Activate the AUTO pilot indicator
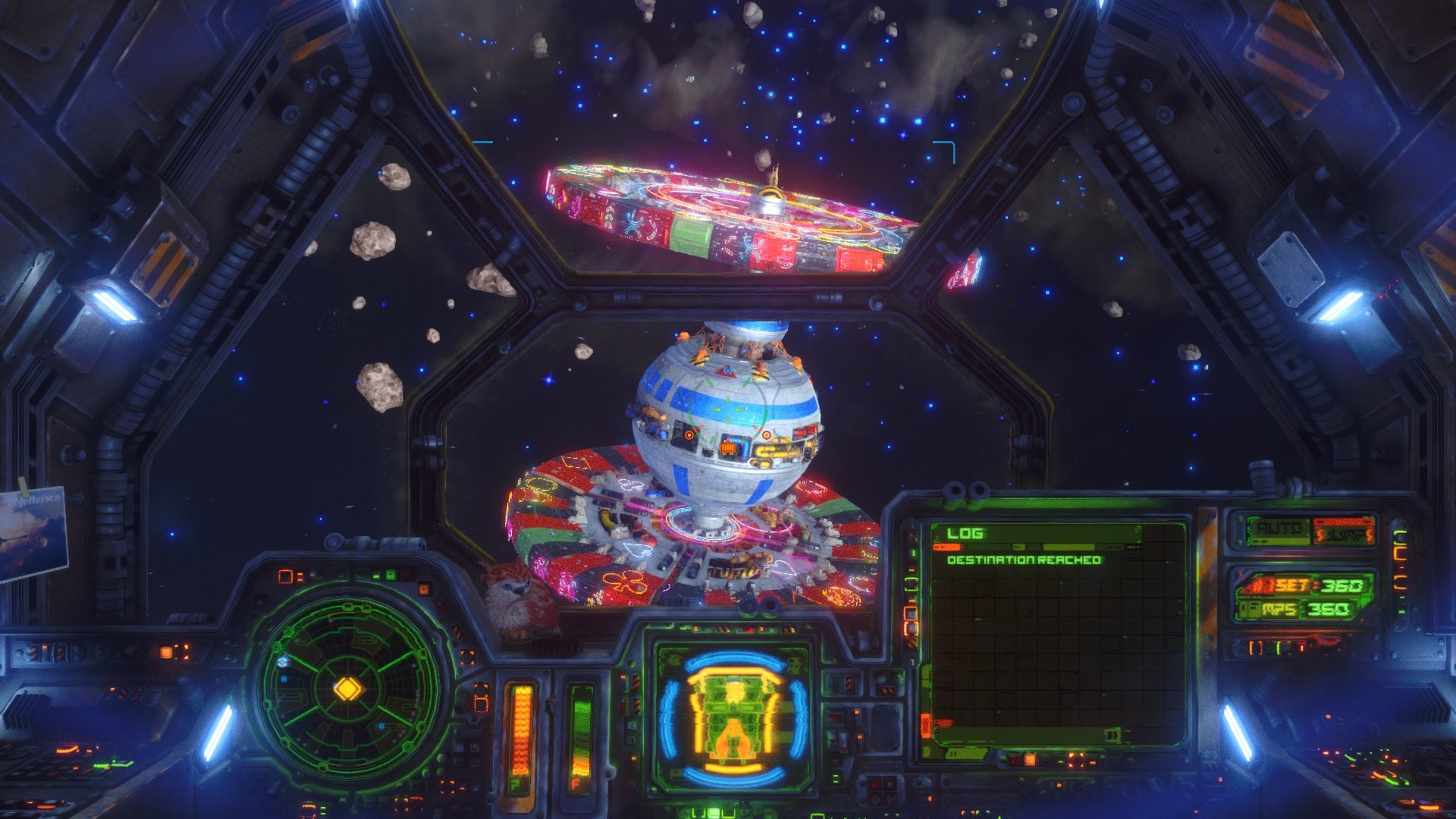 pos(1280,529)
